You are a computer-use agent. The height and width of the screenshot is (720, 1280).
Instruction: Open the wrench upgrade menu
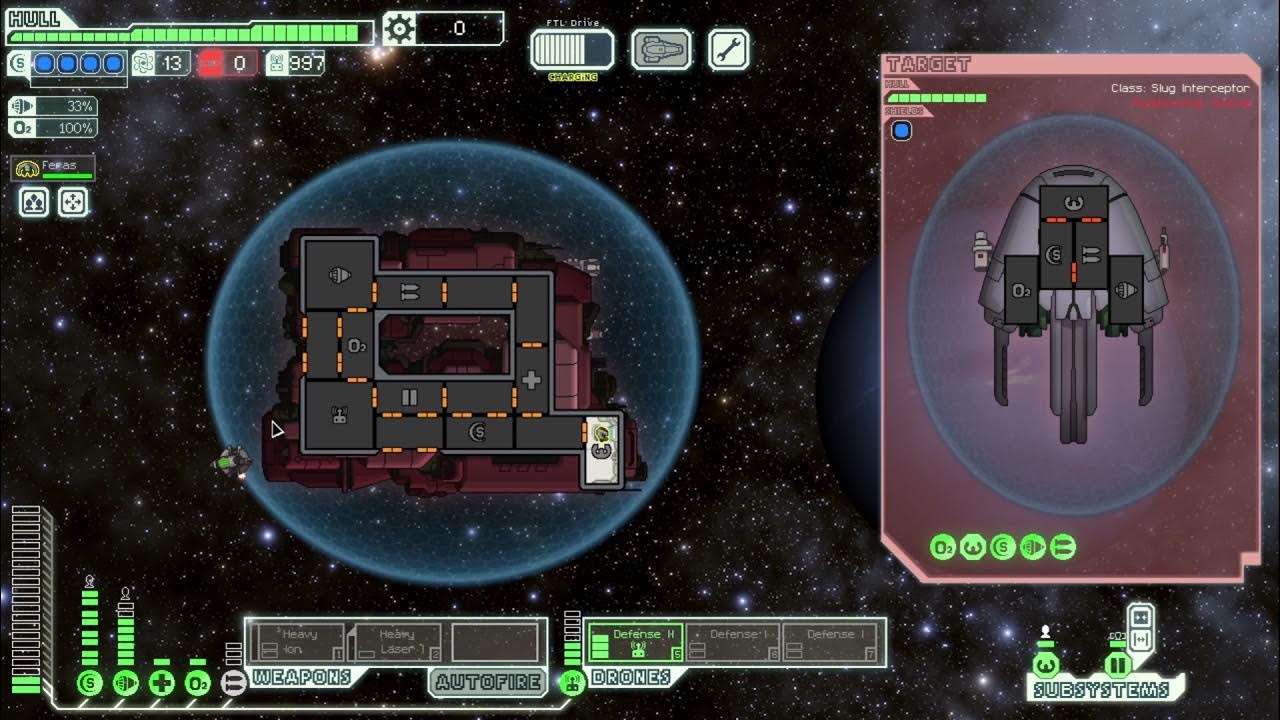pos(728,50)
